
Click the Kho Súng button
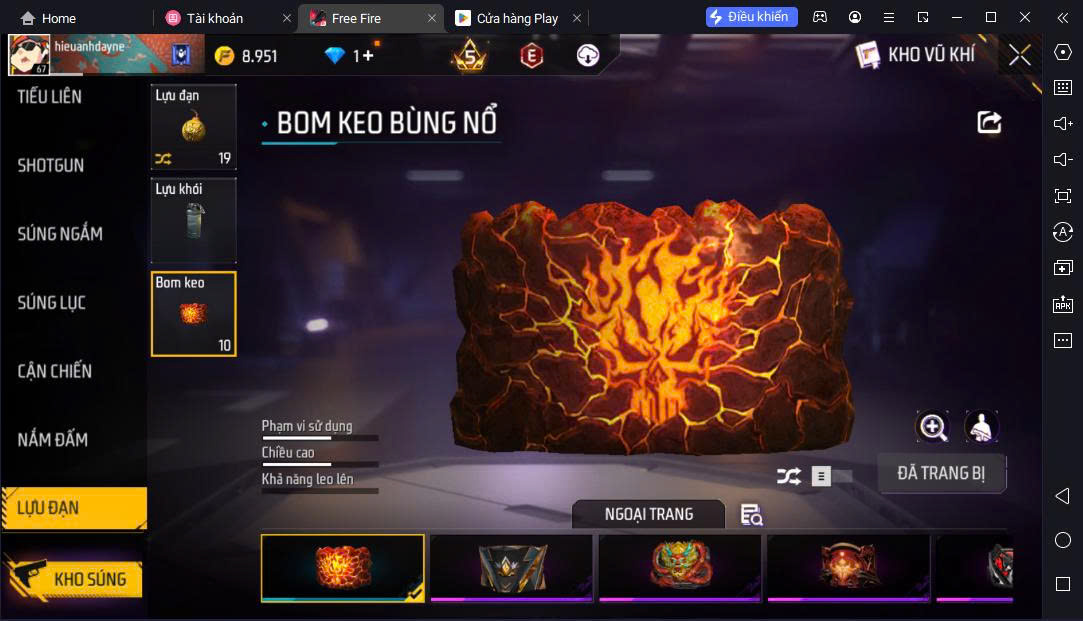[x=75, y=579]
